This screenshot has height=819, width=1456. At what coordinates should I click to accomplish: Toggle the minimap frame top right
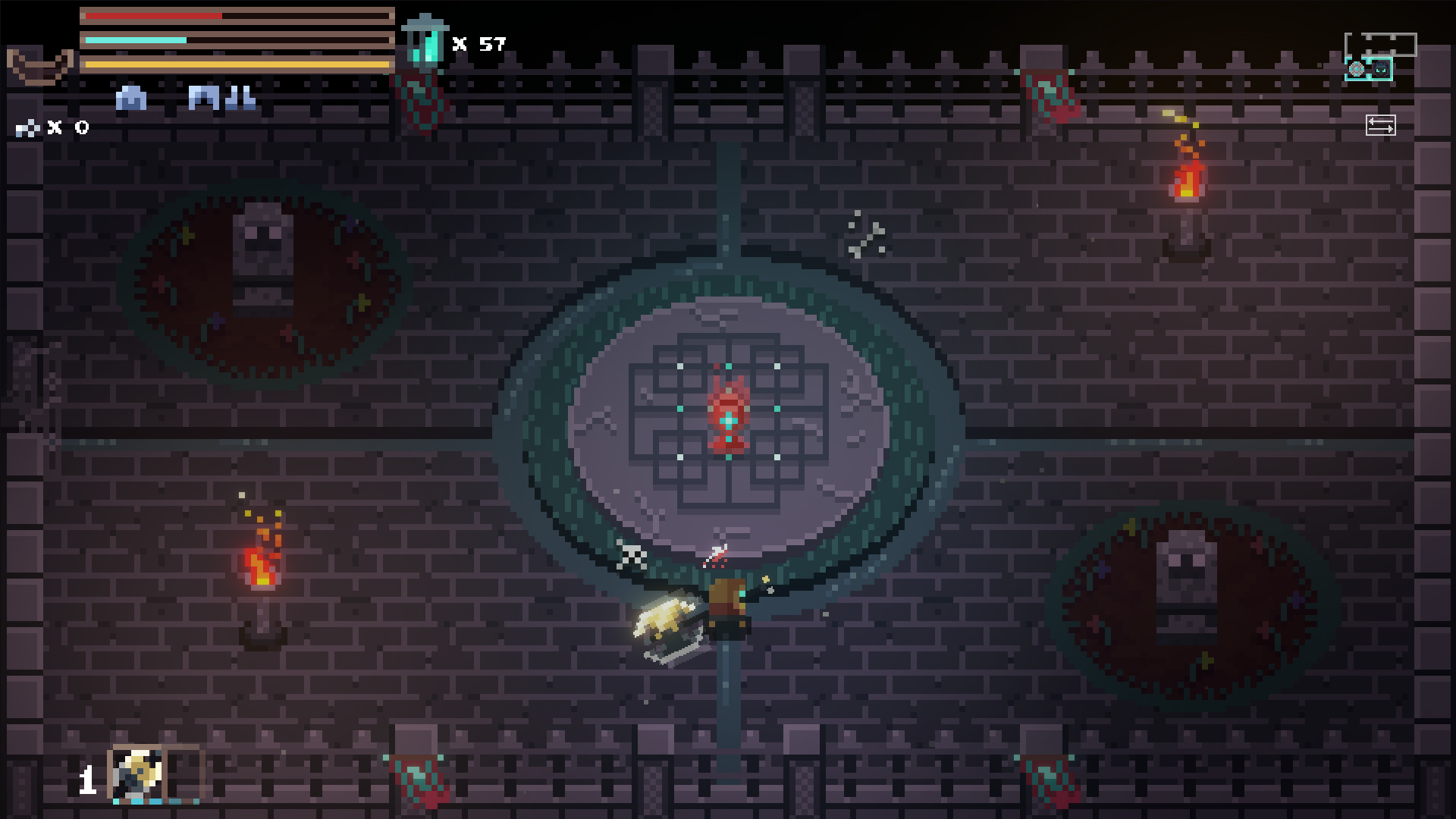tap(1381, 45)
